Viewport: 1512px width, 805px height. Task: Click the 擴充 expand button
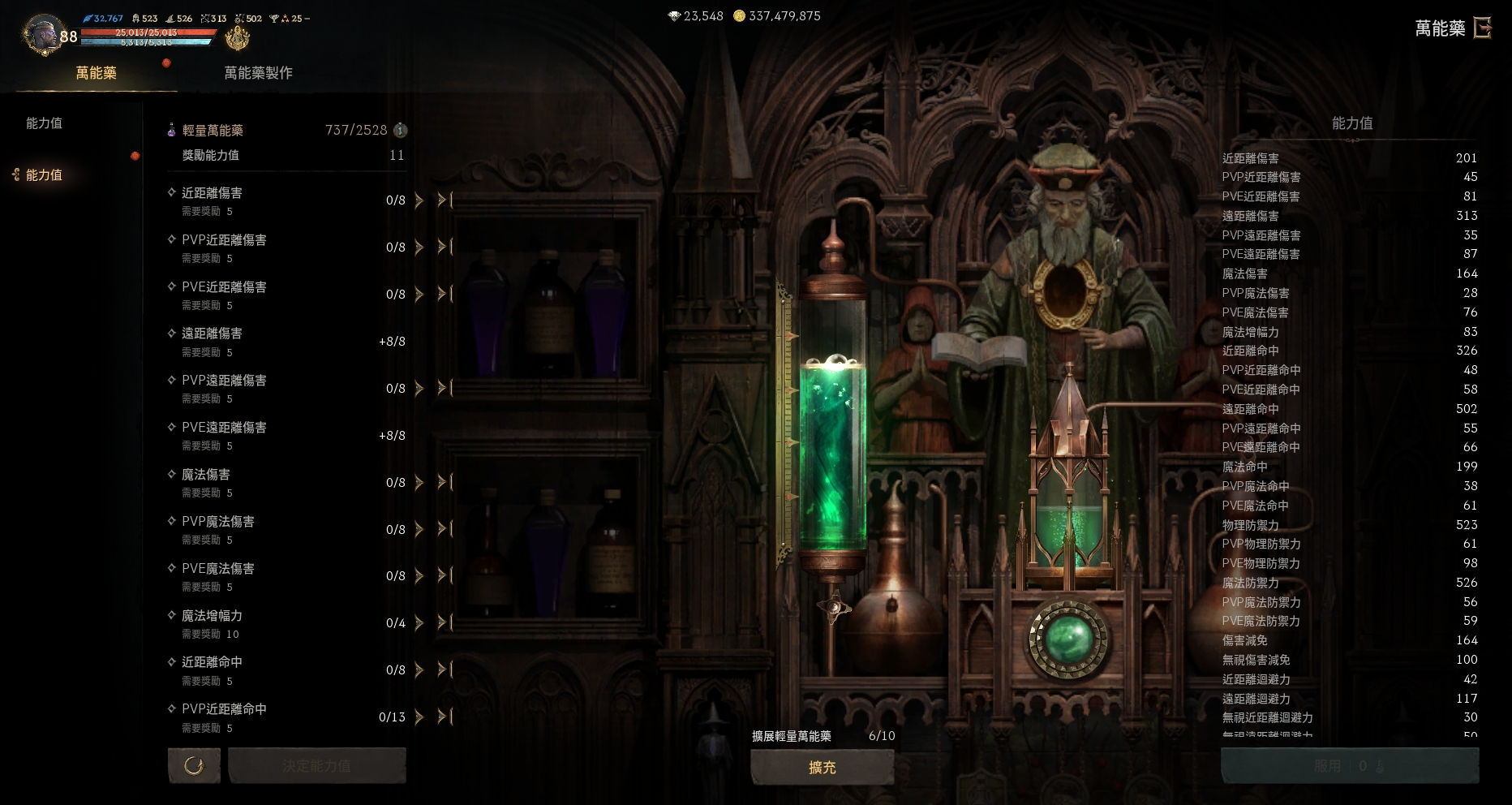point(822,767)
